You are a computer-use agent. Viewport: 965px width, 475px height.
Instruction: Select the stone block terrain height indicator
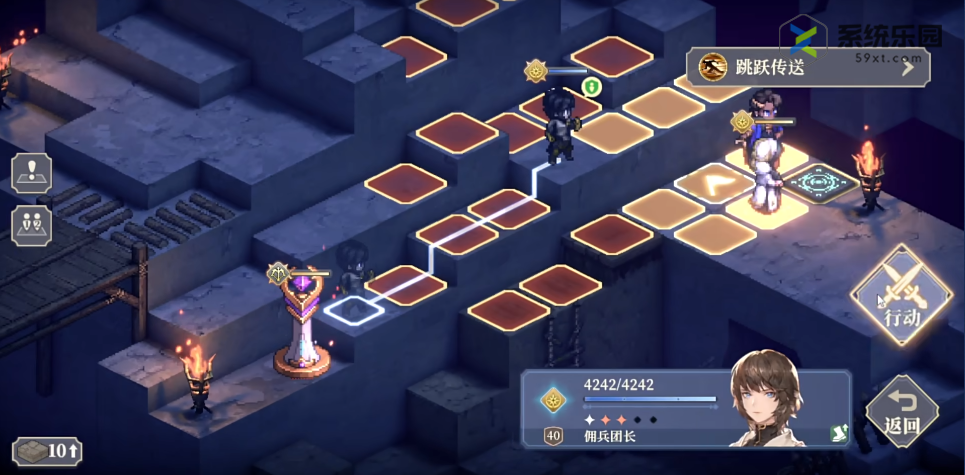point(47,451)
